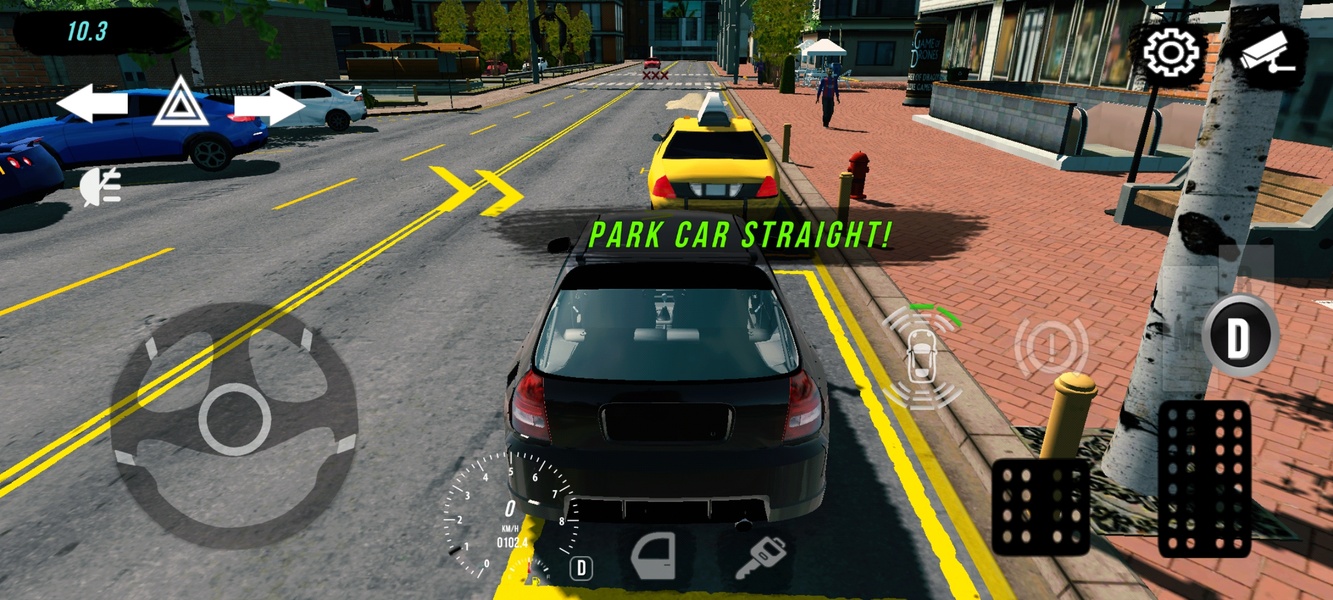Viewport: 1333px width, 600px height.
Task: Turn on the hazard lights triangle
Action: tap(181, 104)
